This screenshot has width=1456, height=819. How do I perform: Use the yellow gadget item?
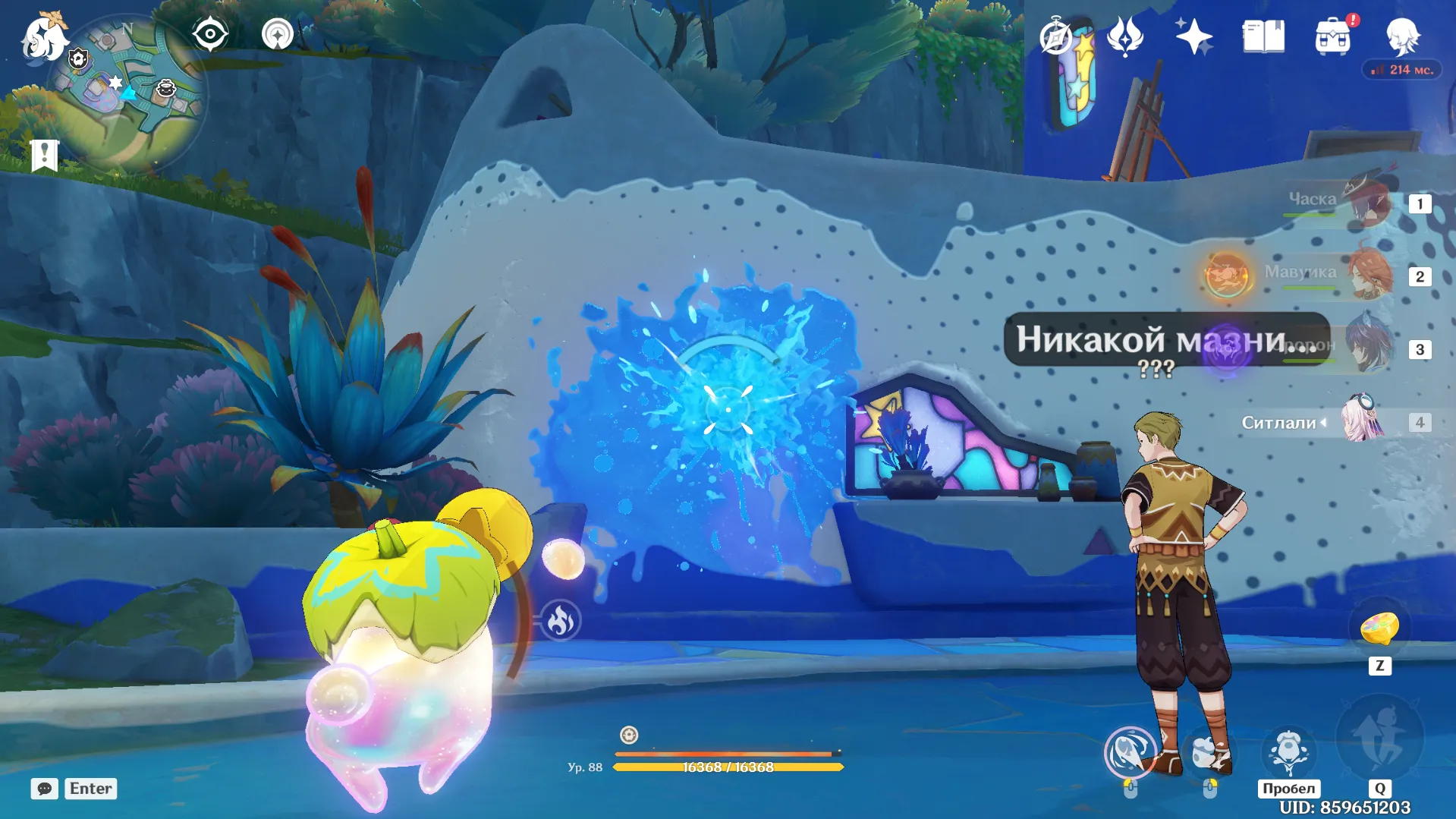(x=1379, y=628)
